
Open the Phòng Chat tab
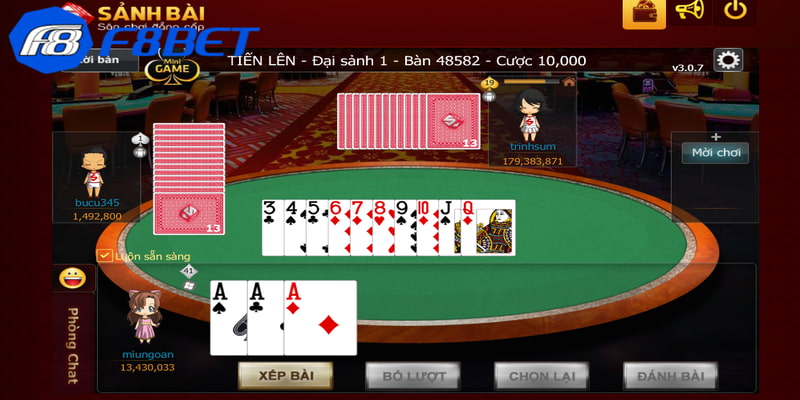72,345
